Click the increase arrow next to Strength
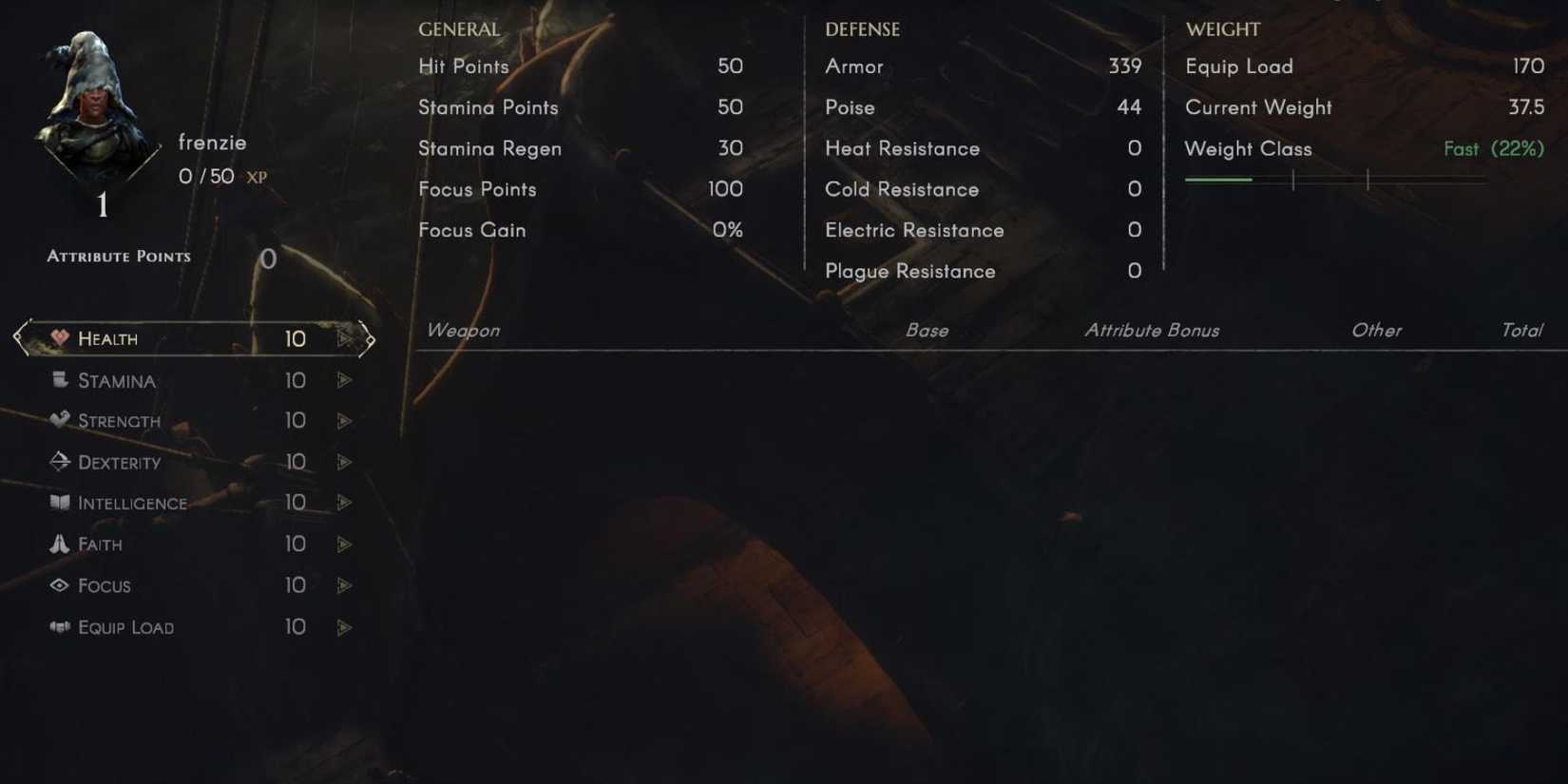1568x784 pixels. [x=343, y=421]
